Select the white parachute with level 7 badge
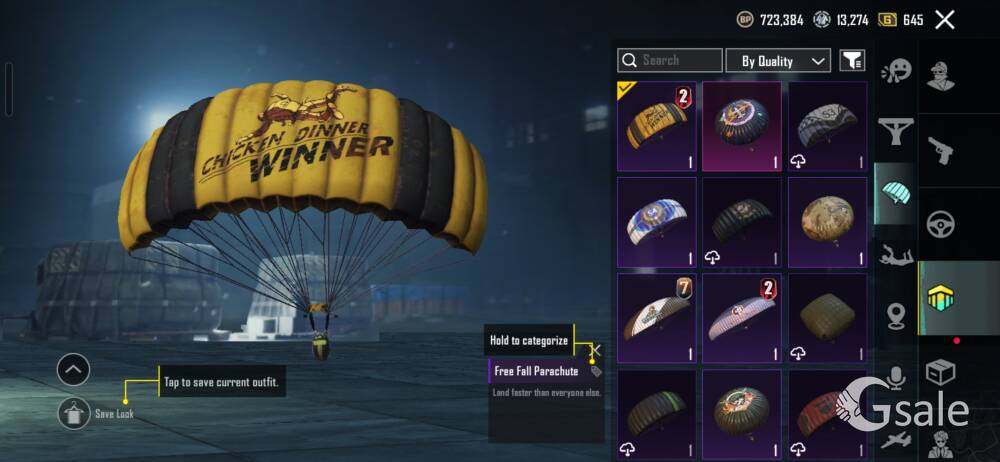The height and width of the screenshot is (462, 1000). [x=656, y=317]
